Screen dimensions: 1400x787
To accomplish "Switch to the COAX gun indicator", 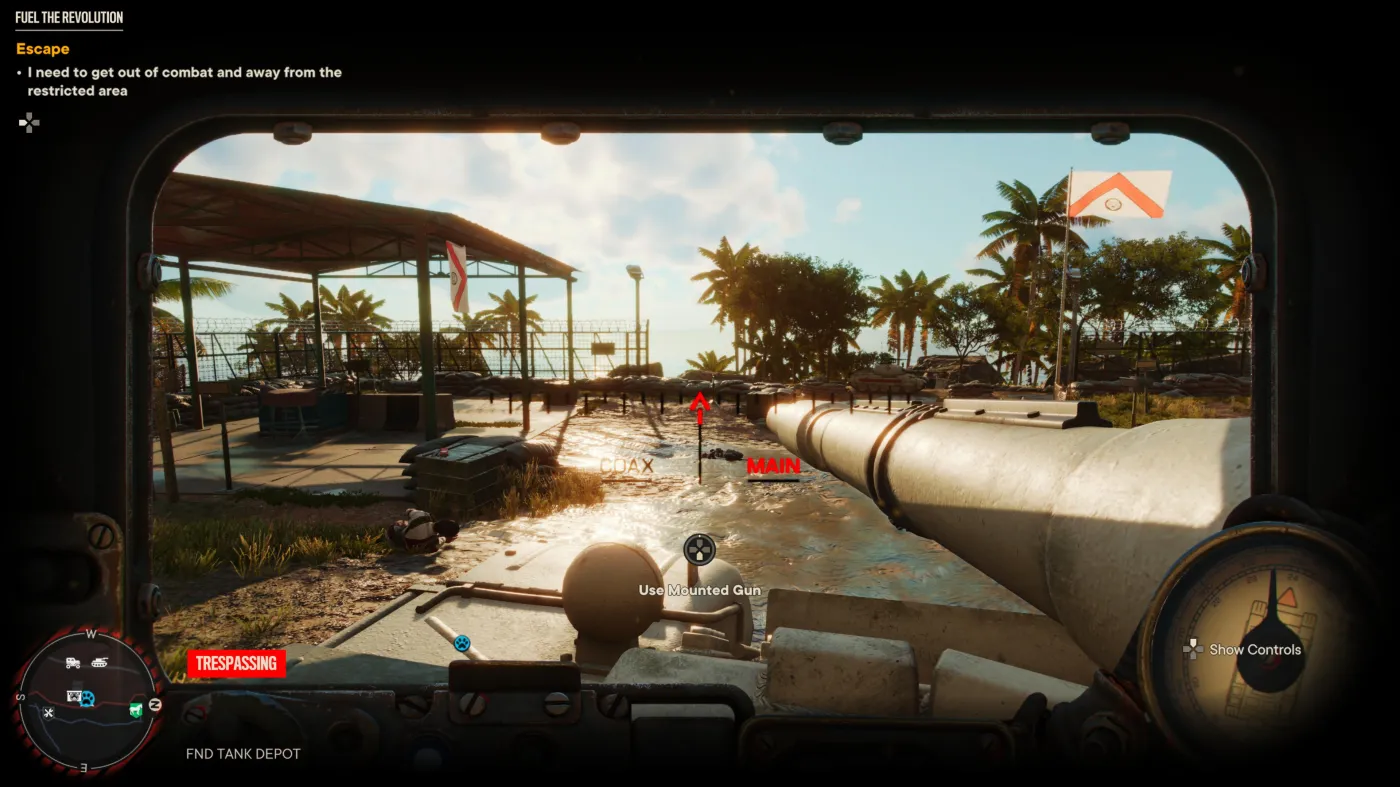I will (626, 466).
